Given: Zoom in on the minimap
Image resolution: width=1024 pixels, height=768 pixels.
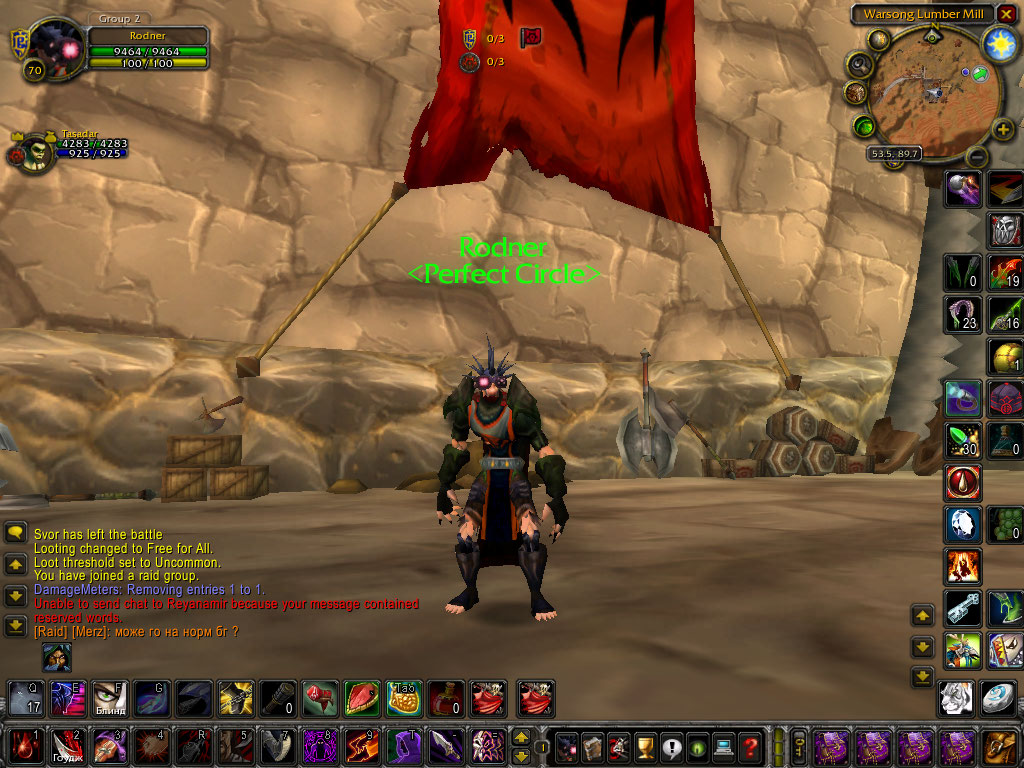Looking at the screenshot, I should (1002, 130).
